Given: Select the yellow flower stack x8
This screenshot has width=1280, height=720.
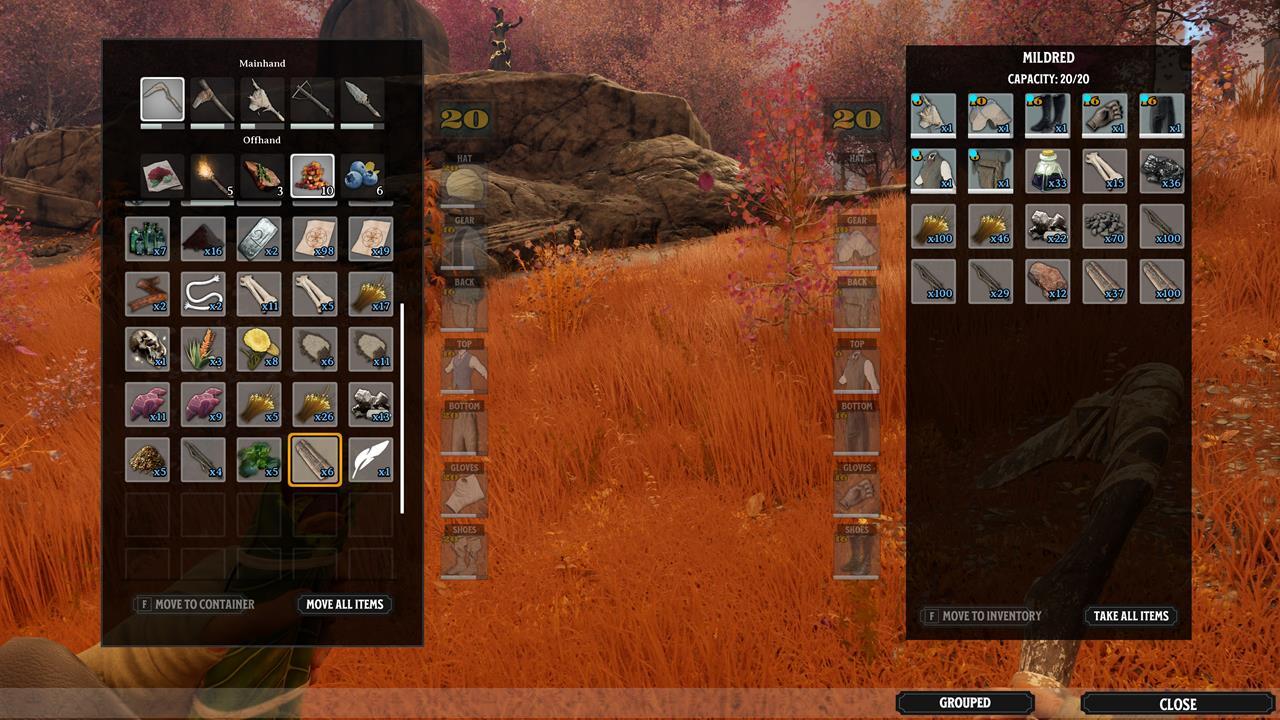Looking at the screenshot, I should [x=259, y=349].
